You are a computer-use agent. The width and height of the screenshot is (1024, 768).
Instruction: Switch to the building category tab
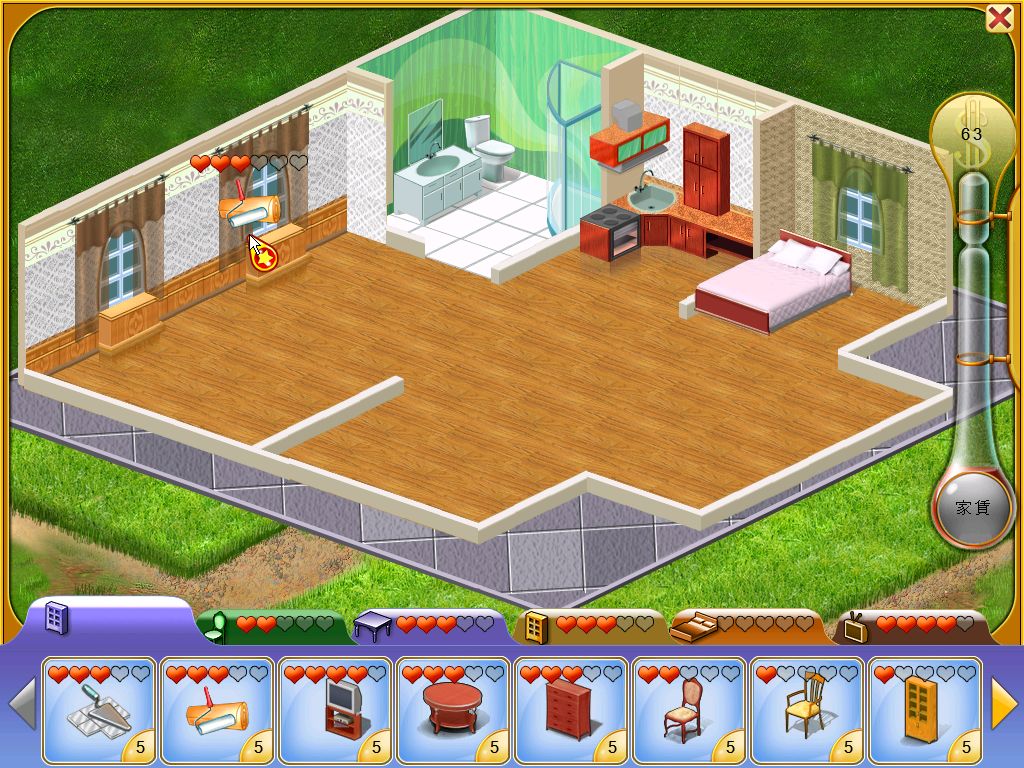pyautogui.click(x=58, y=620)
